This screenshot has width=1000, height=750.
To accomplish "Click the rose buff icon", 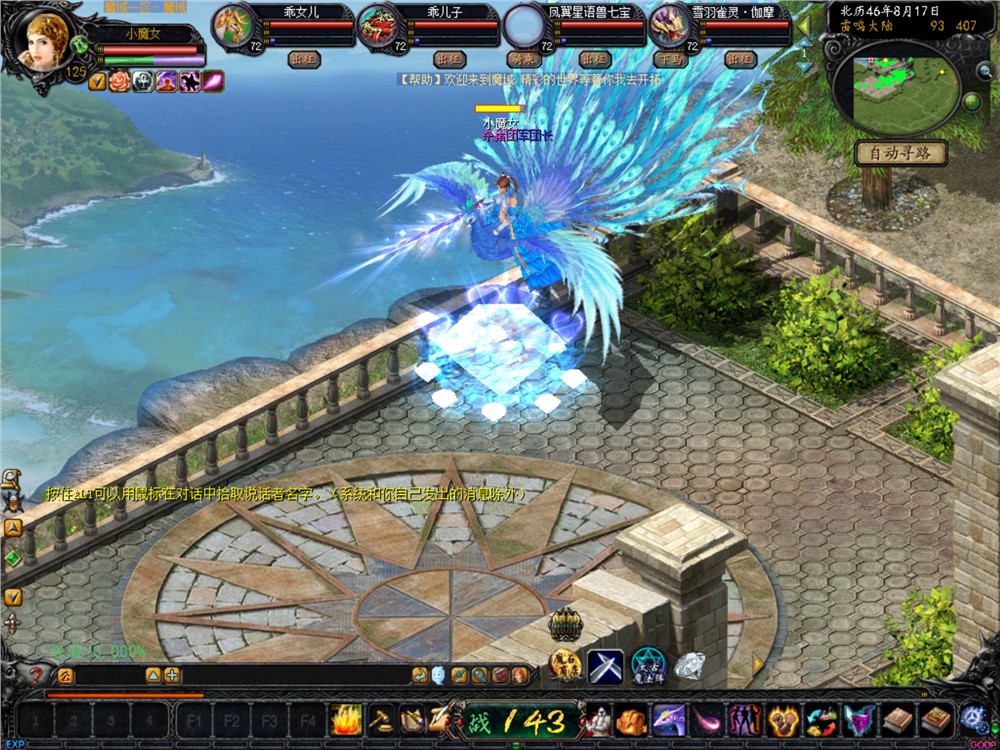I will (120, 81).
